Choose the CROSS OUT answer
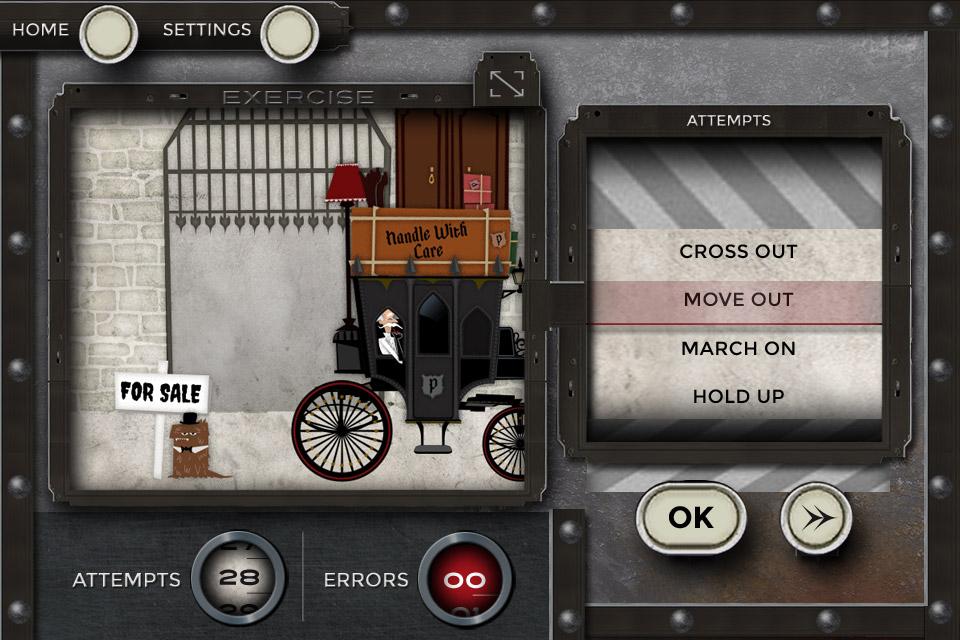This screenshot has height=640, width=960. pyautogui.click(x=738, y=252)
